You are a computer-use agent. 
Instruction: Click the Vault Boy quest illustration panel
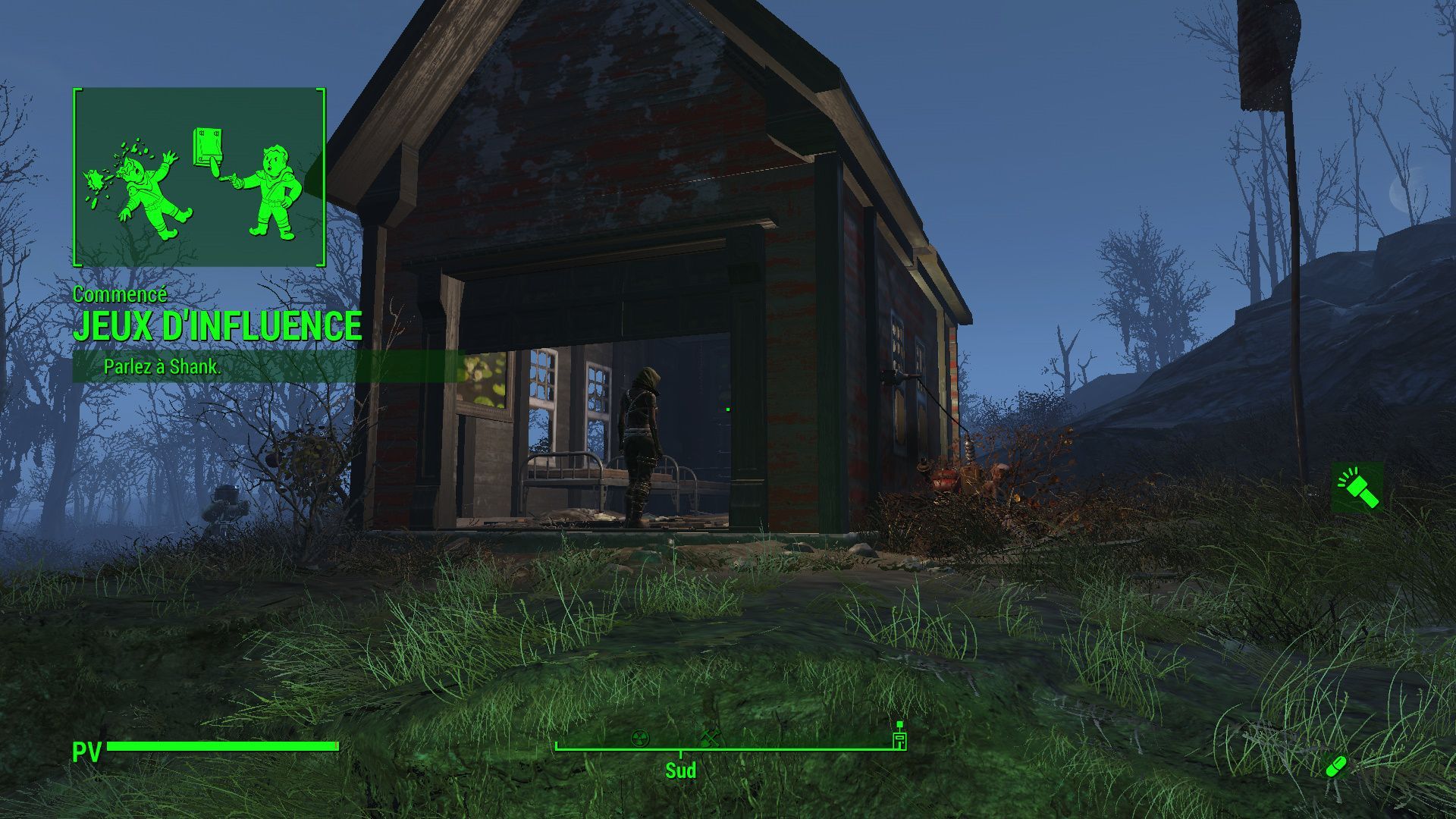pyautogui.click(x=199, y=177)
